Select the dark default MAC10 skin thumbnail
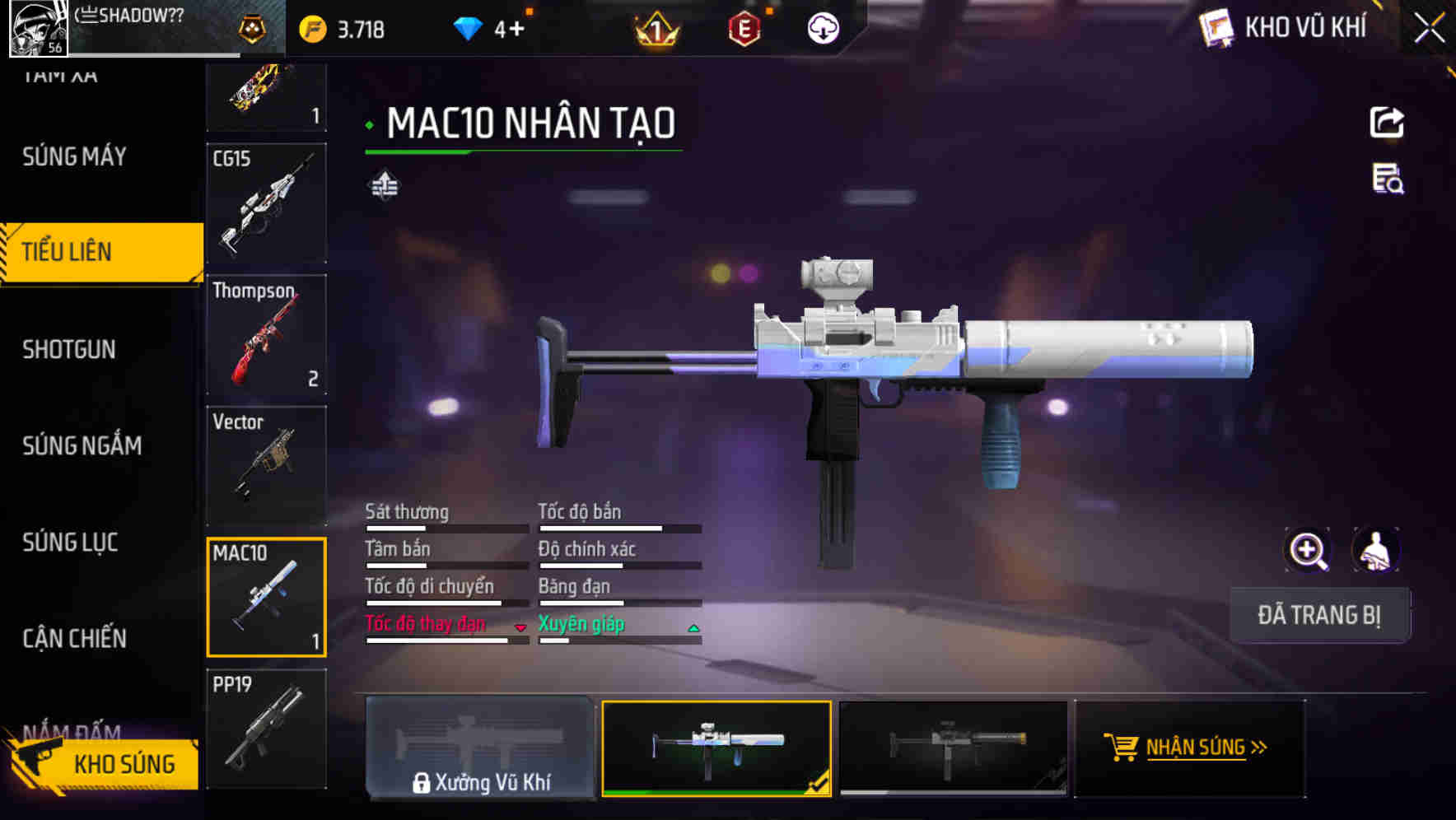This screenshot has height=820, width=1456. coord(953,748)
